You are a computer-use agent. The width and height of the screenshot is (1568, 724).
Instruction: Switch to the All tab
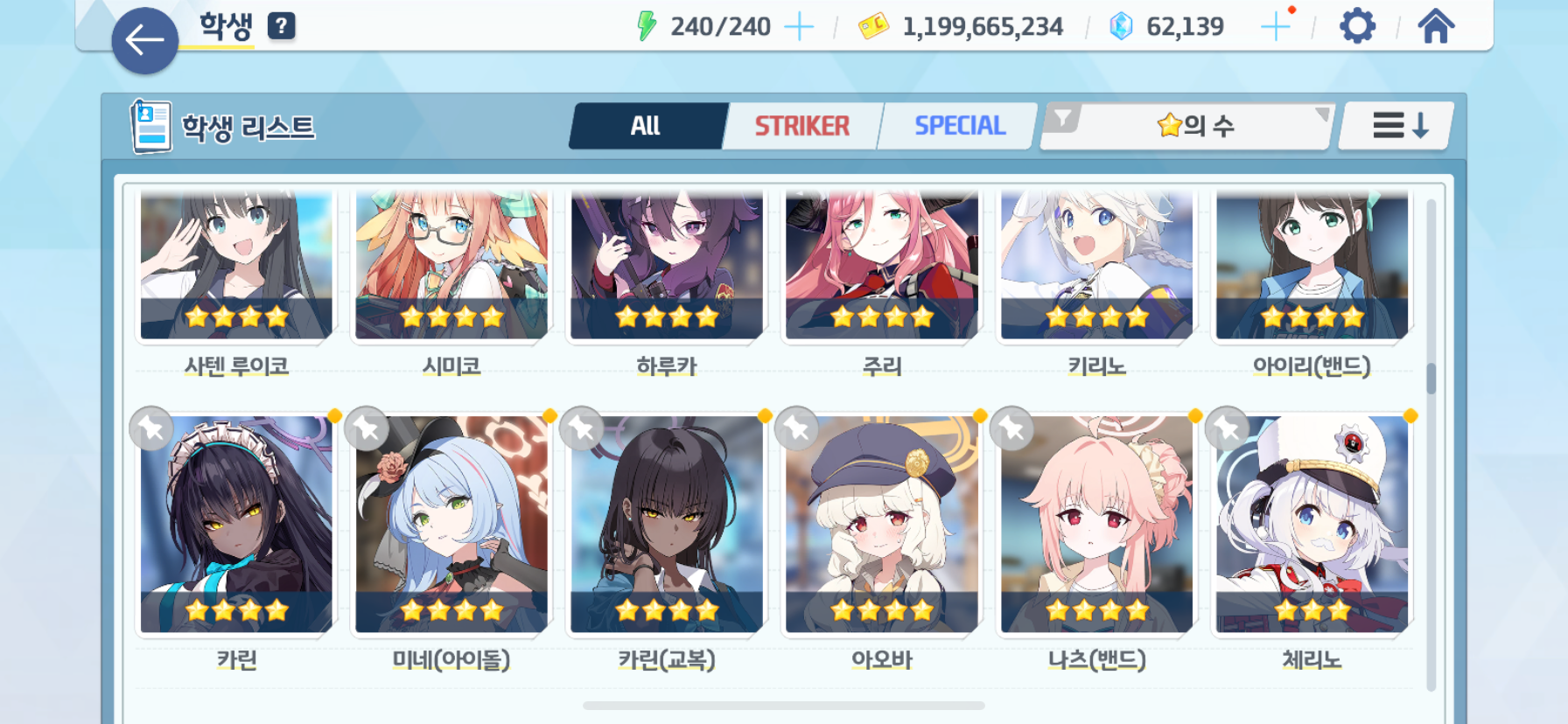click(647, 126)
